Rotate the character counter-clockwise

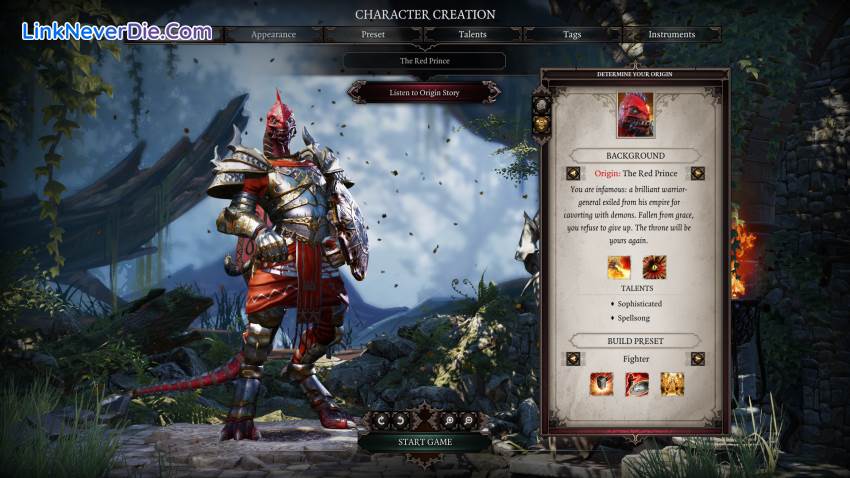coord(379,420)
